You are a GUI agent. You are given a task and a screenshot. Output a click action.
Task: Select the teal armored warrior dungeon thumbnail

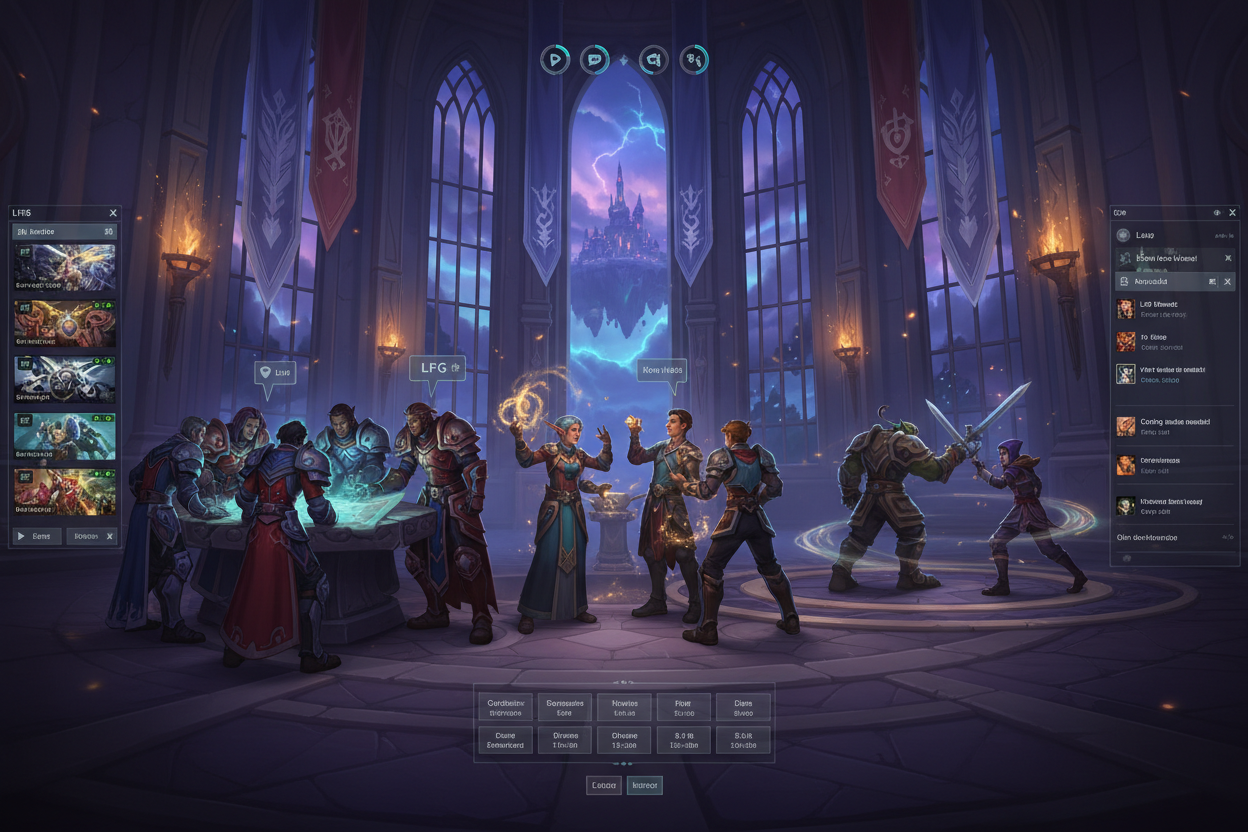point(64,436)
